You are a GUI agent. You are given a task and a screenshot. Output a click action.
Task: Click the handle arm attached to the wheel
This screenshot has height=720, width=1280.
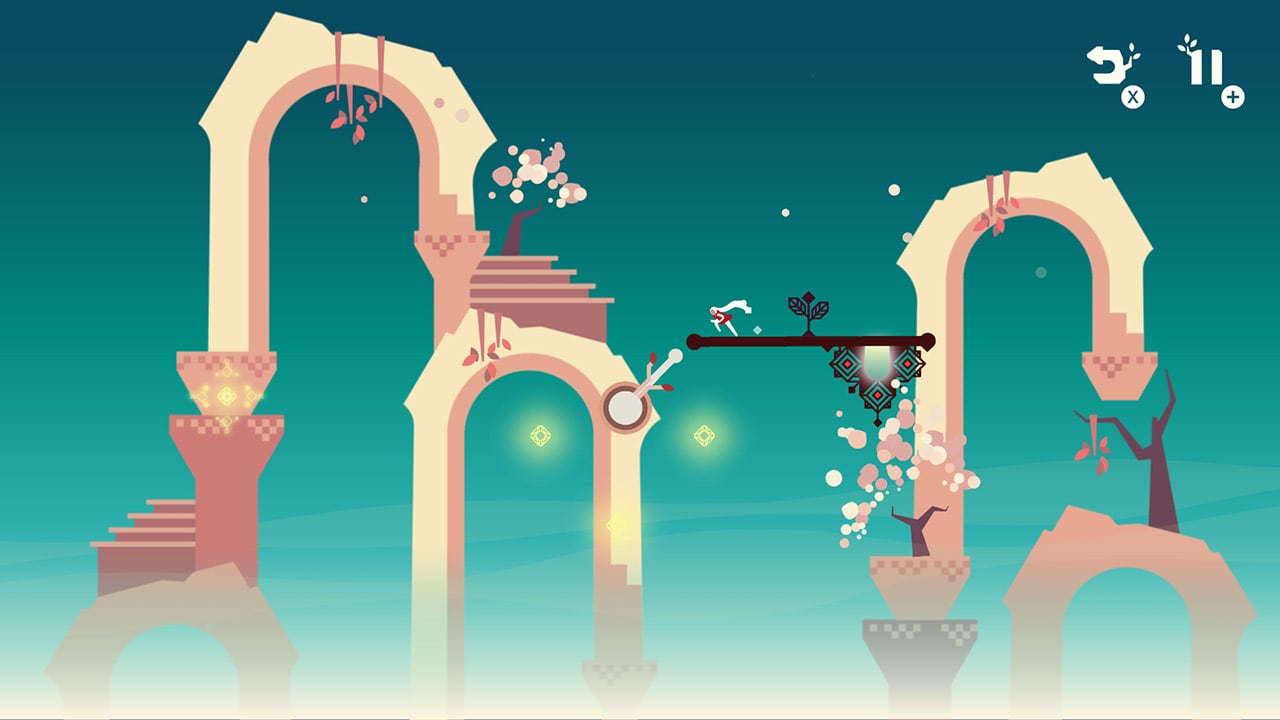(x=655, y=372)
